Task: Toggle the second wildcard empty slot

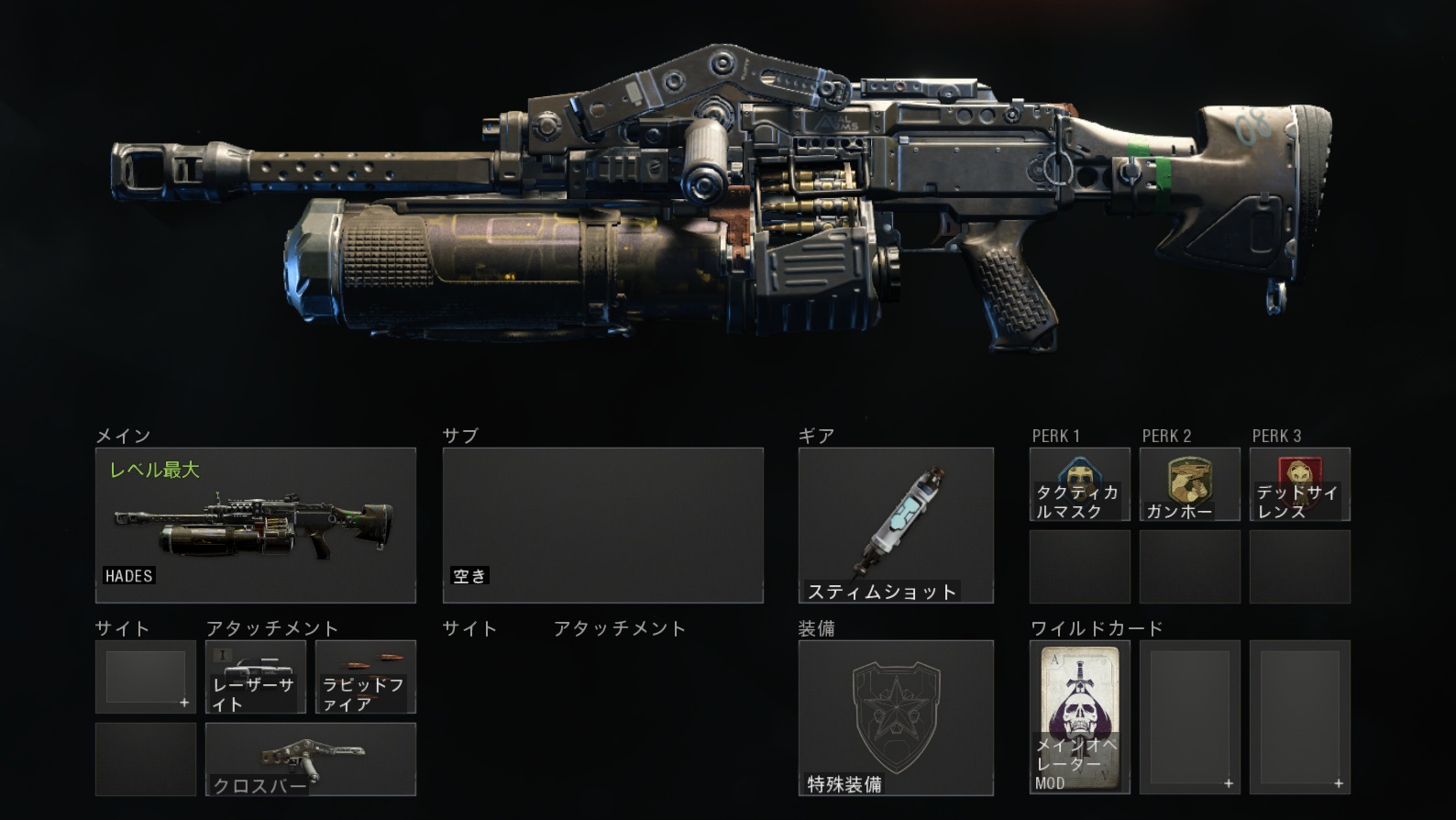Action: click(x=1189, y=715)
